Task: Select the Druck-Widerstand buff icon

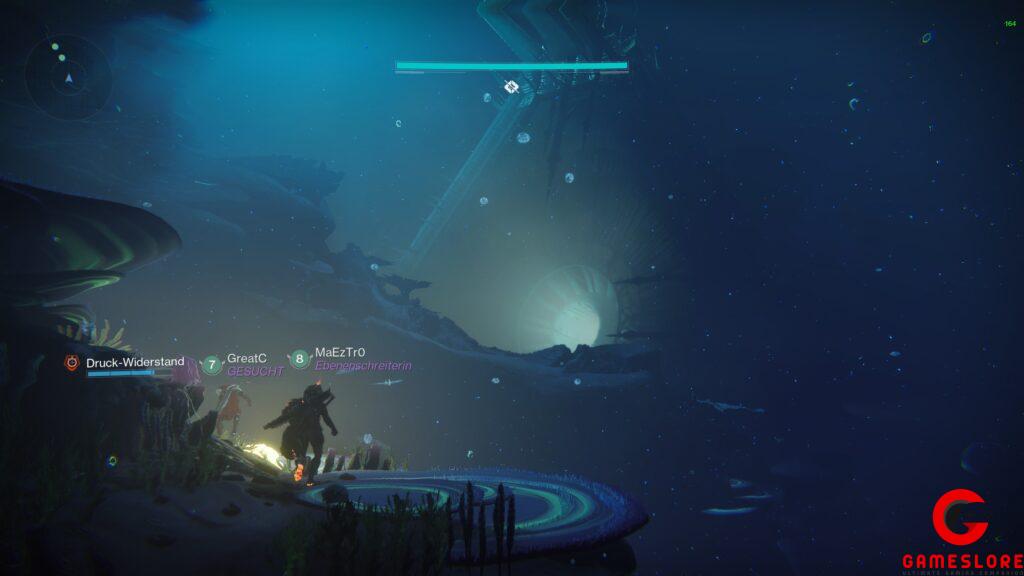Action: point(71,364)
